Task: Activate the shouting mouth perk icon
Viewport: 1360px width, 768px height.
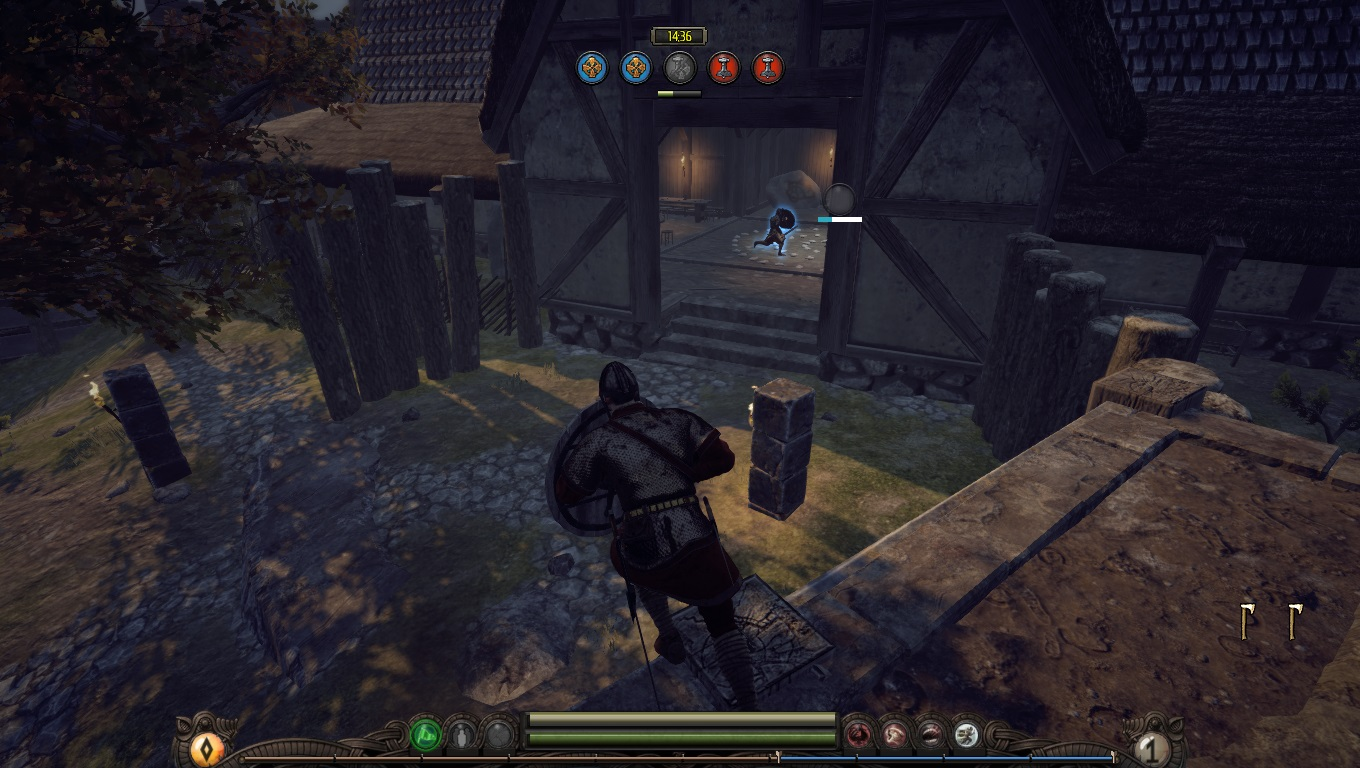Action: [930, 736]
